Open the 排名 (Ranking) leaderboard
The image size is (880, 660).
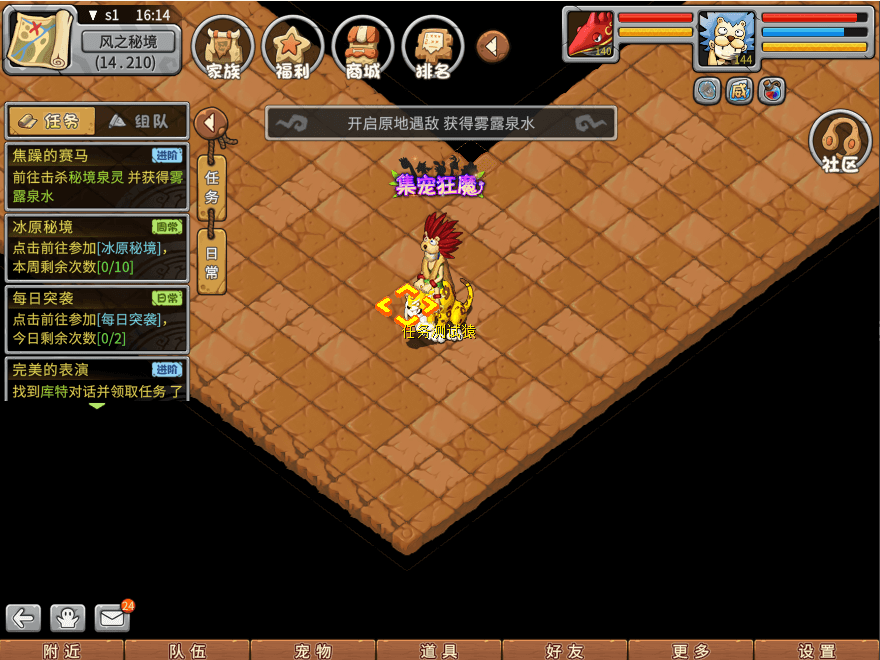[432, 47]
